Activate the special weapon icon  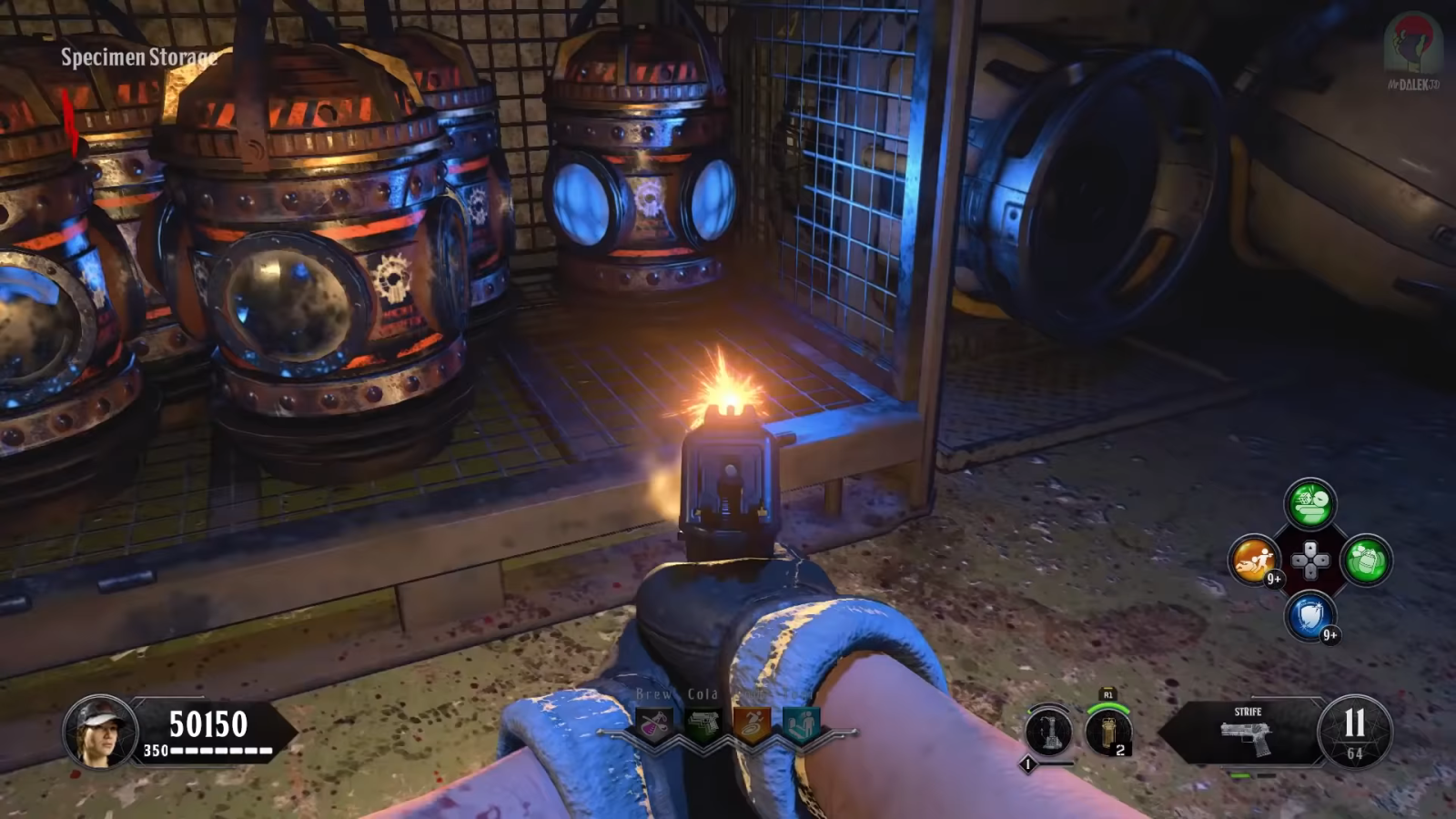pyautogui.click(x=1048, y=732)
